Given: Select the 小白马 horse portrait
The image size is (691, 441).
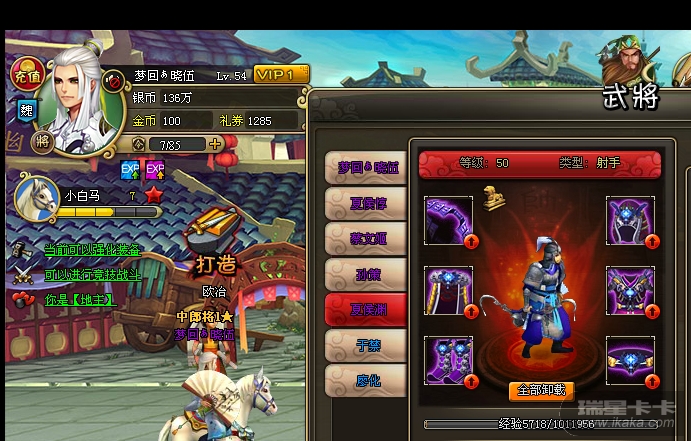Looking at the screenshot, I should (37, 195).
